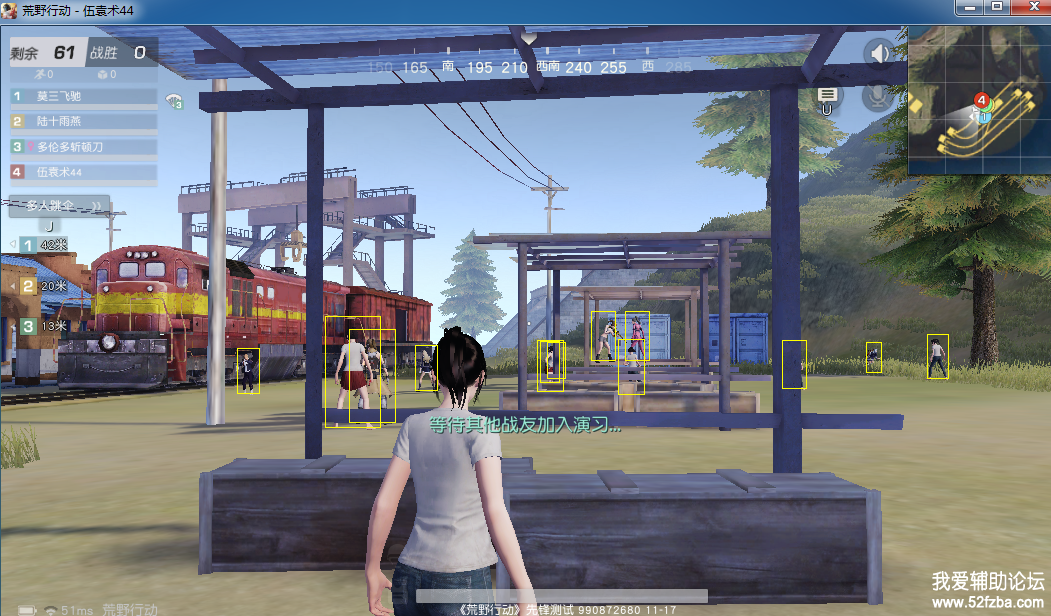The height and width of the screenshot is (616, 1051).
Task: Toggle the muted microphone icon
Action: [879, 95]
